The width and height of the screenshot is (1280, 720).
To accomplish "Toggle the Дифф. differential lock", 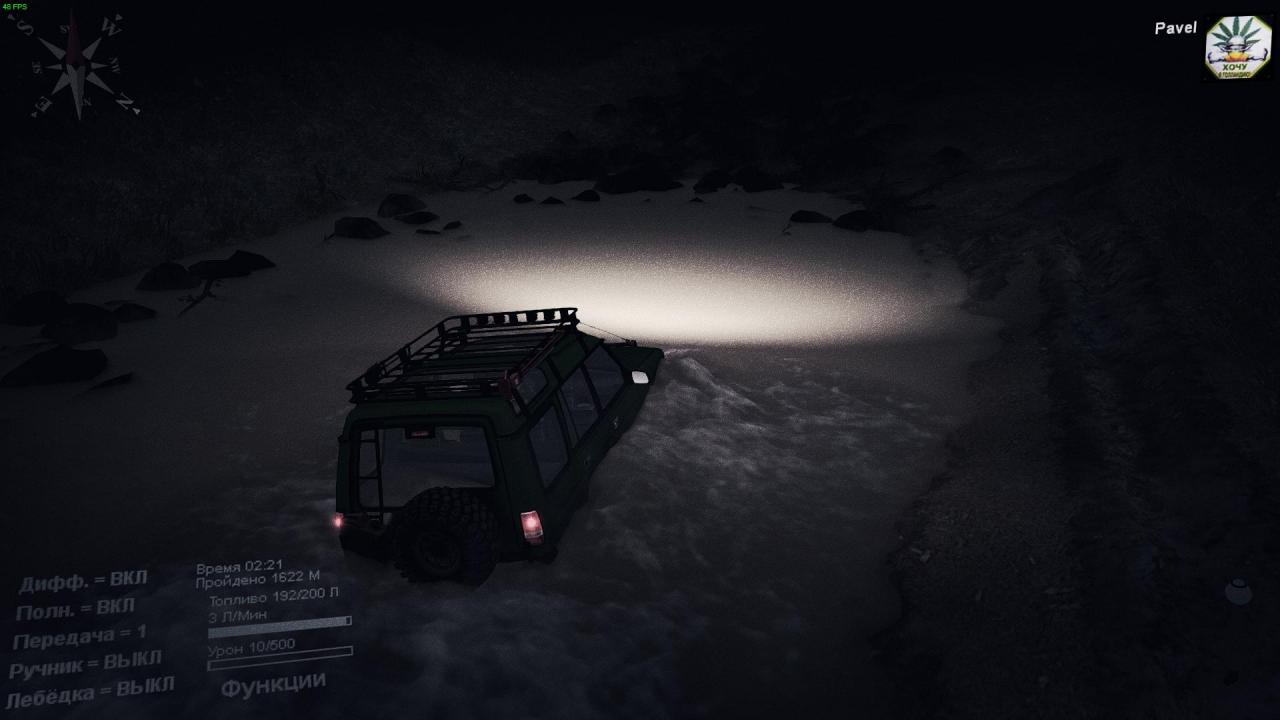I will click(x=83, y=581).
